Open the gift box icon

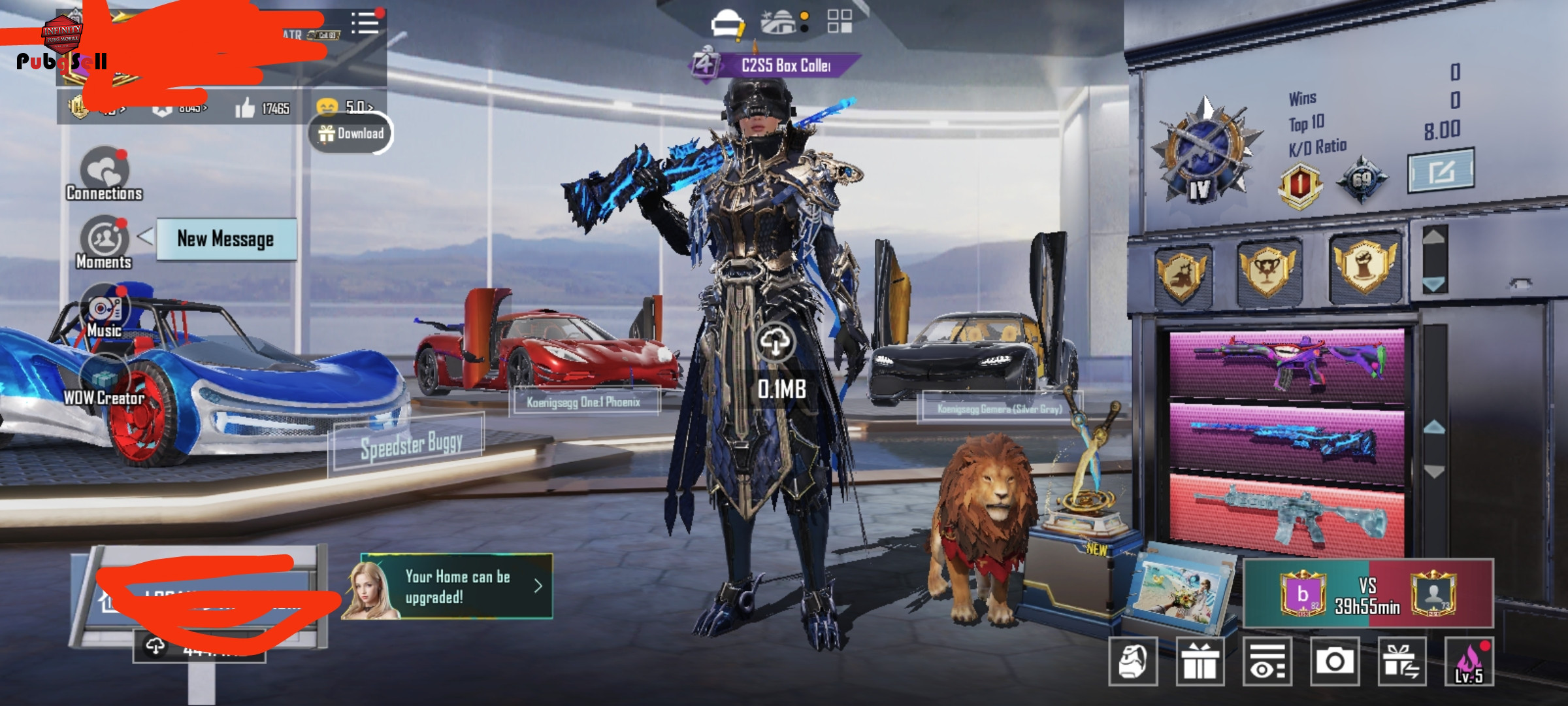pos(1200,662)
